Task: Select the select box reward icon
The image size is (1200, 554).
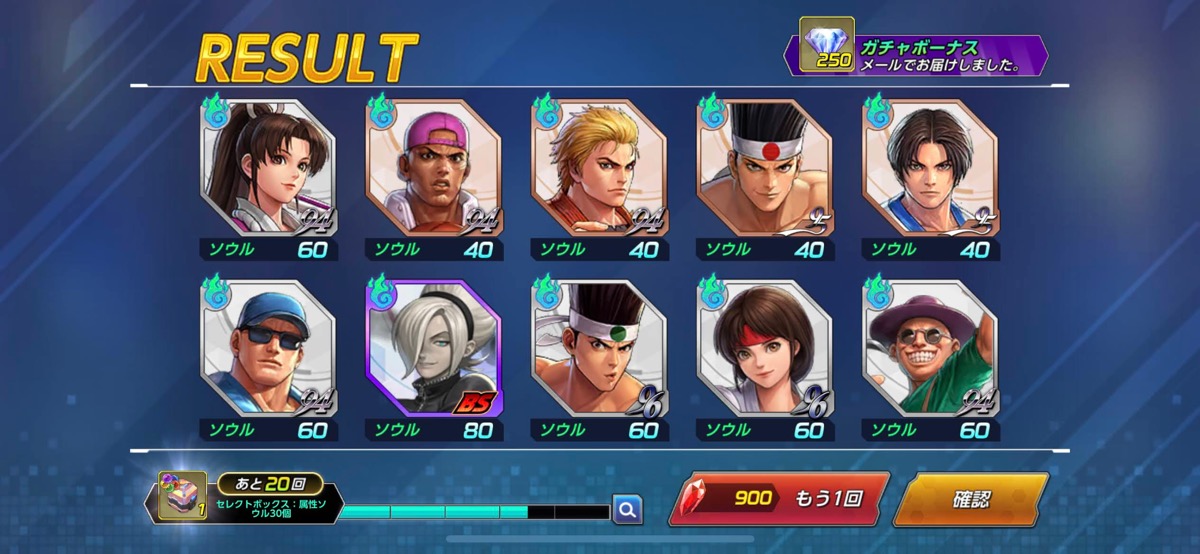Action: [x=181, y=497]
